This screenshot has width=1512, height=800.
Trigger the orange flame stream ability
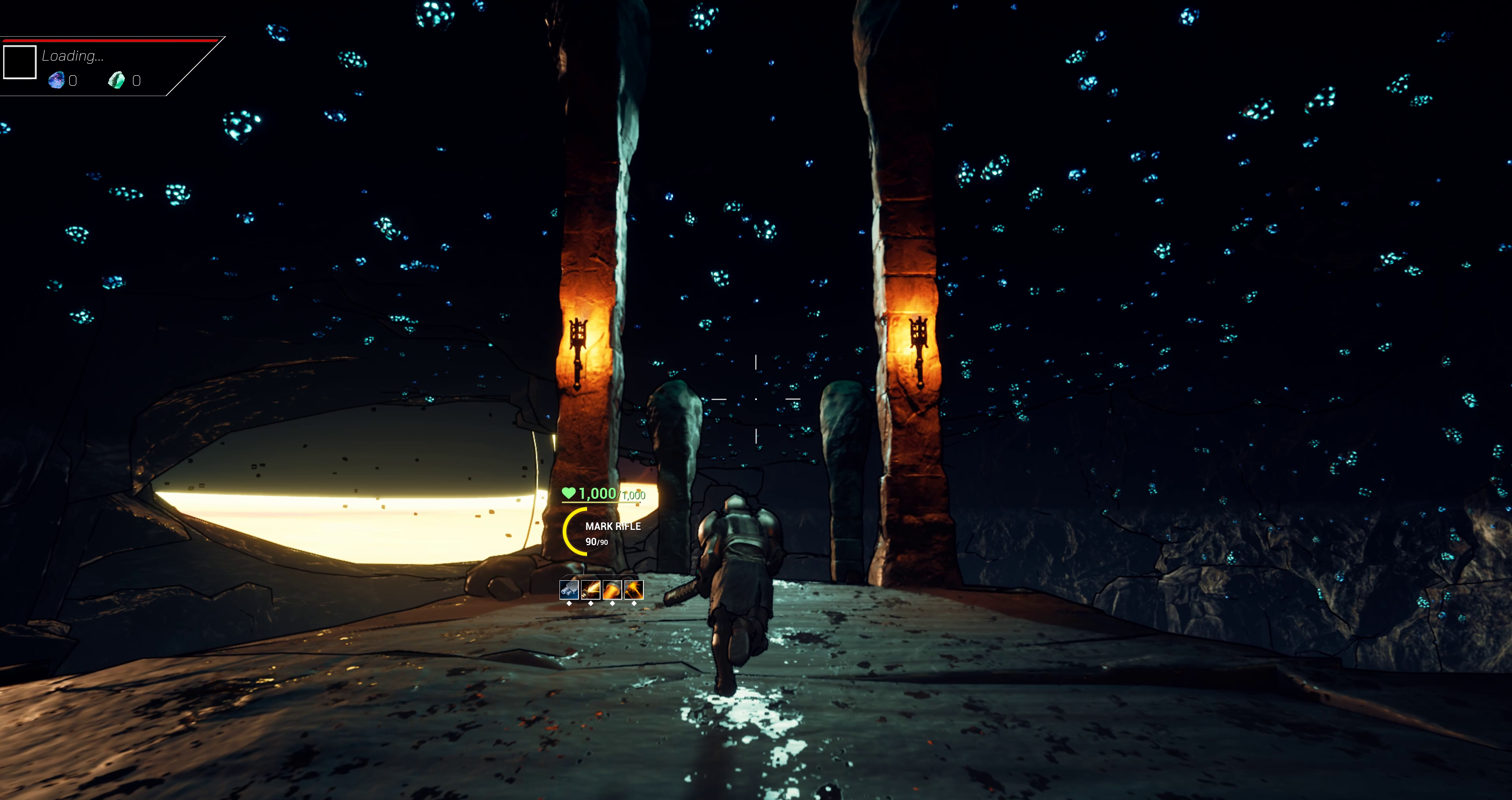[612, 589]
